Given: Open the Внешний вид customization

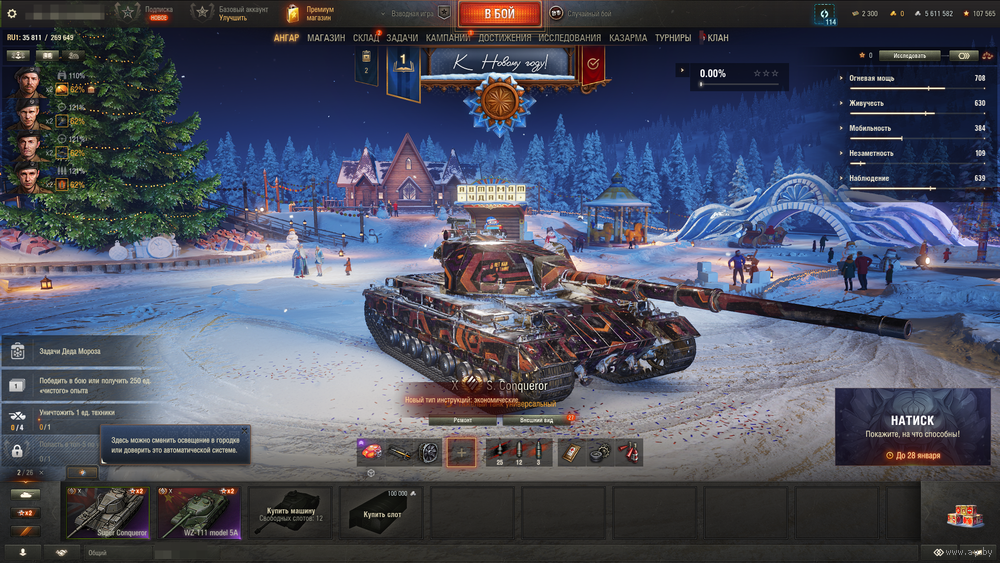Looking at the screenshot, I should 536,421.
